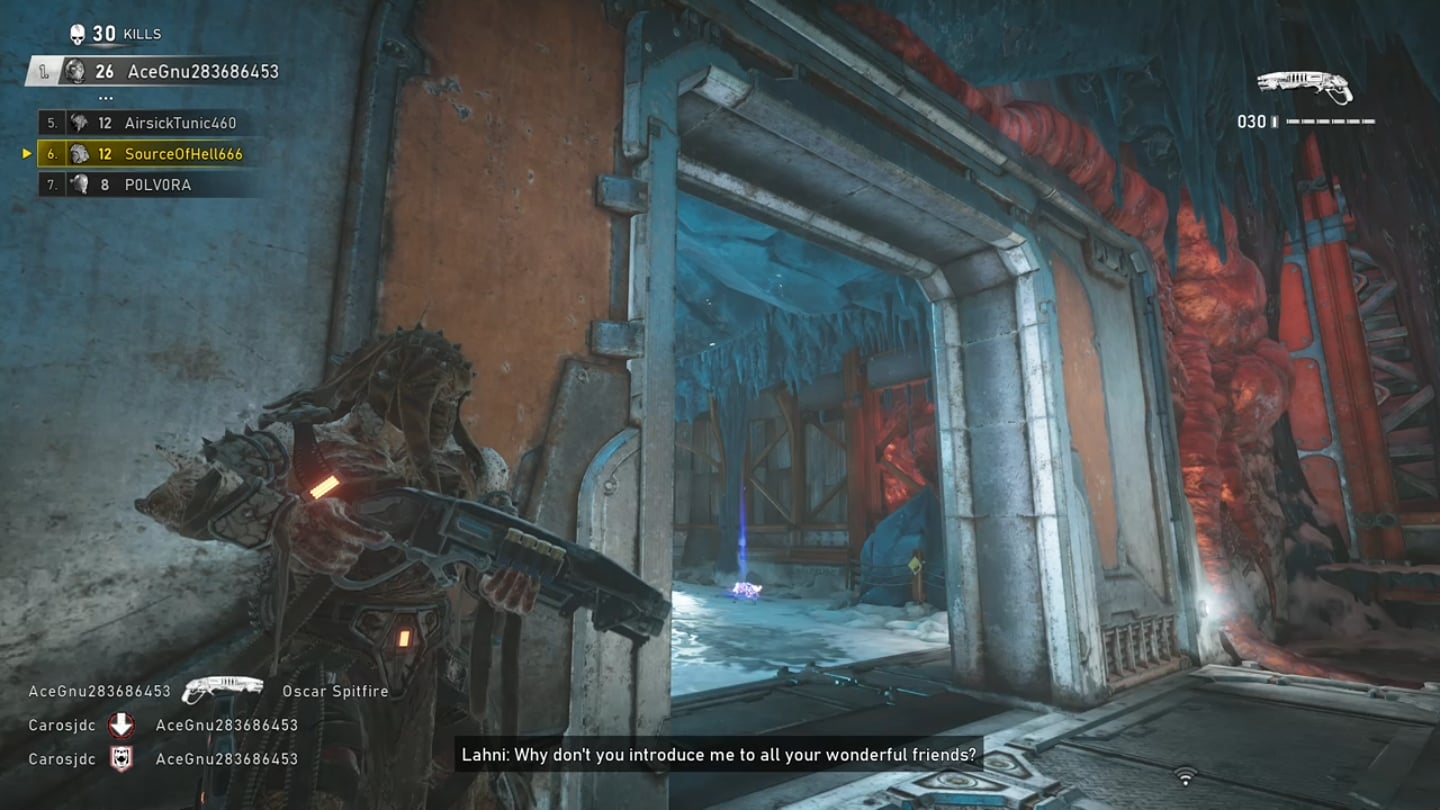Click the equipped shotgun weapon icon
Screen dimensions: 1440x810
coord(1304,87)
